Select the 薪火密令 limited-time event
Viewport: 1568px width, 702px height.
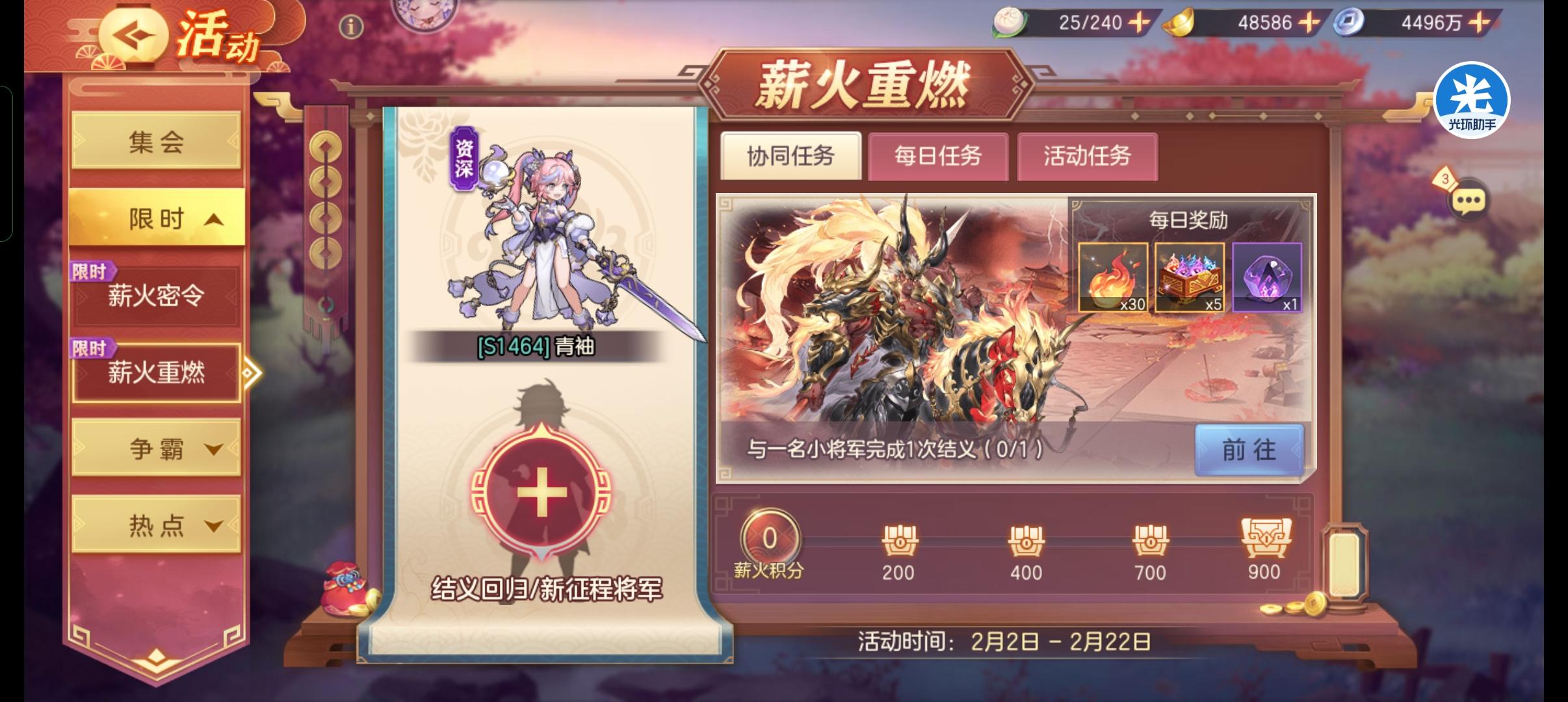click(156, 298)
